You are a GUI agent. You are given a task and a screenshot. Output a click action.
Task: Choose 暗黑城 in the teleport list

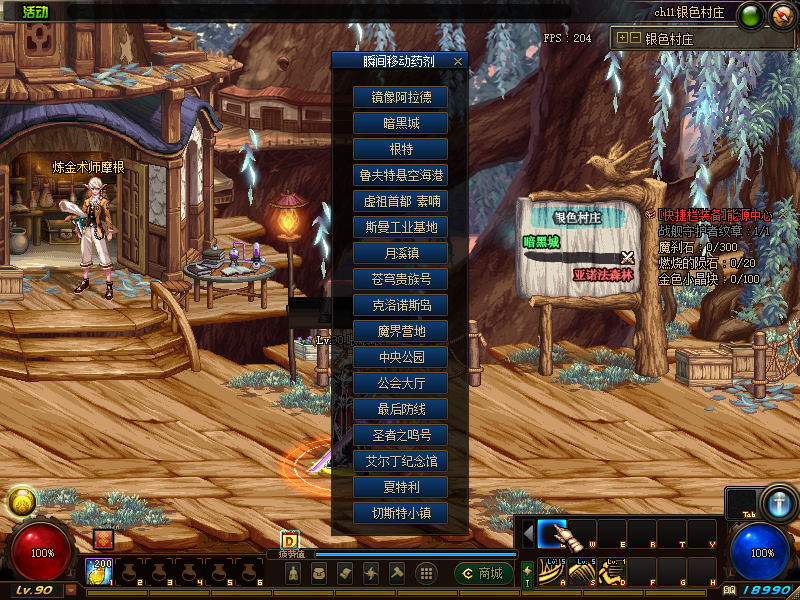(400, 124)
